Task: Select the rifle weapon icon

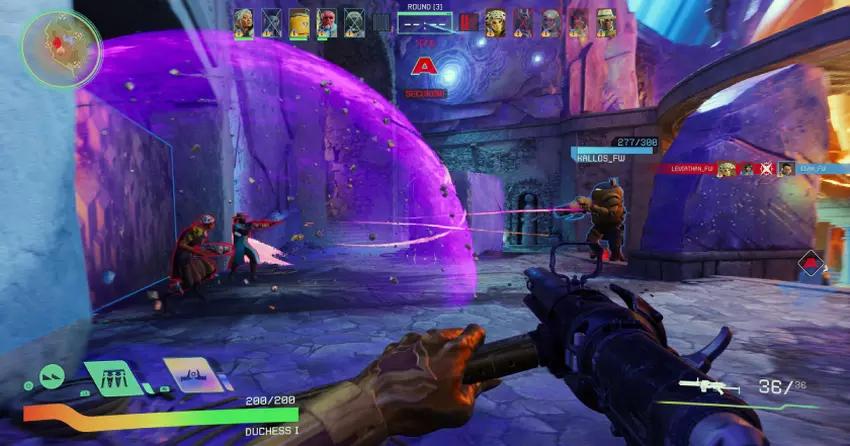Action: point(706,385)
